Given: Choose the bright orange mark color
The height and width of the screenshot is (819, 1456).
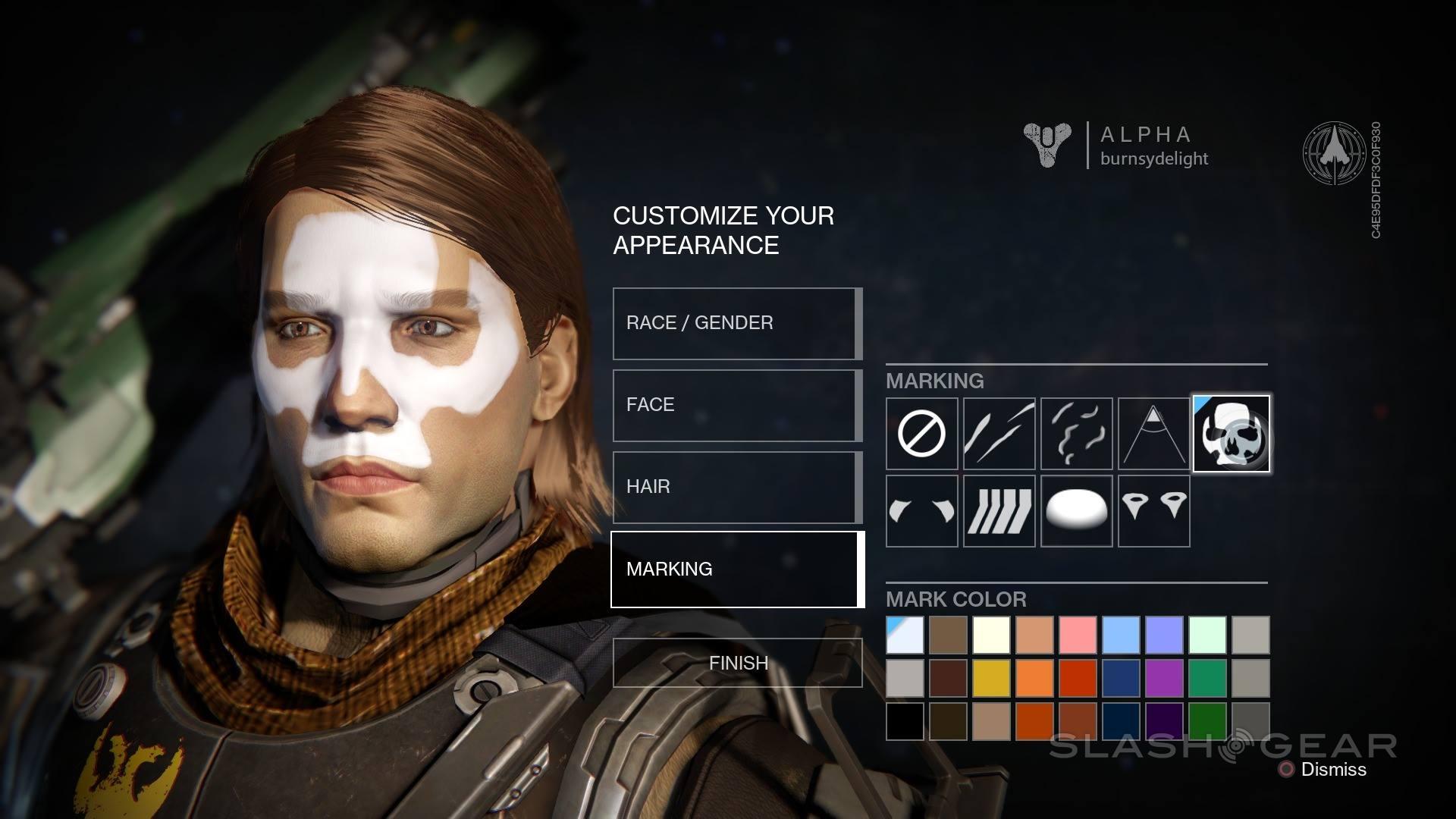Looking at the screenshot, I should tap(1034, 678).
